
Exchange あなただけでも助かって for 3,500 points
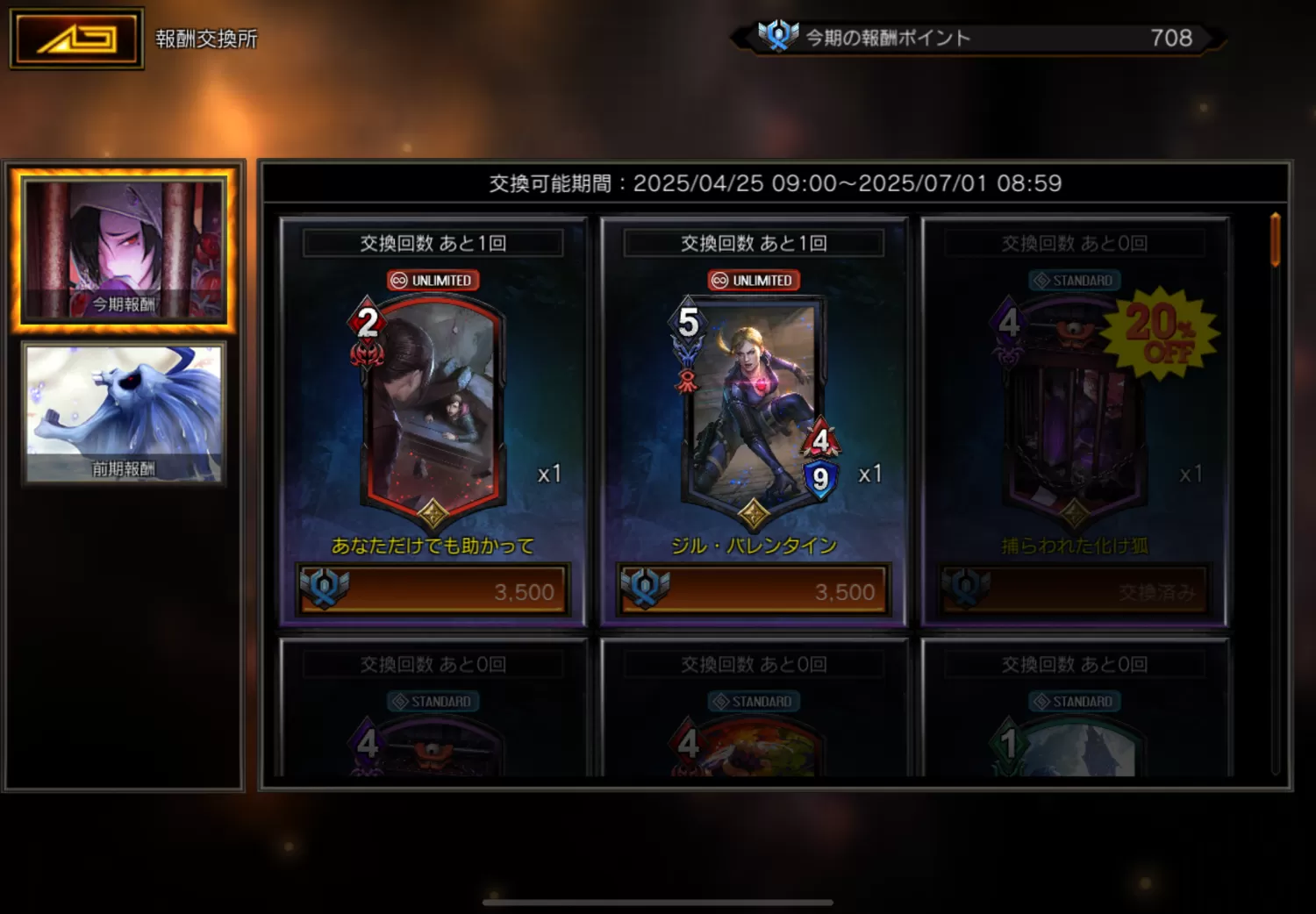pos(433,590)
